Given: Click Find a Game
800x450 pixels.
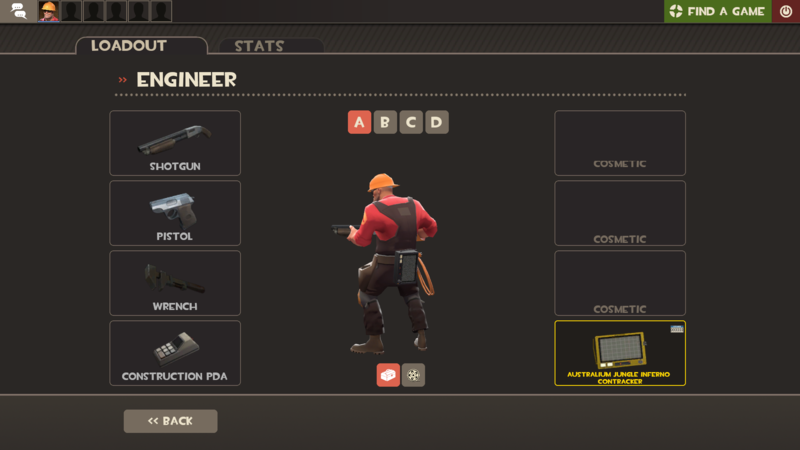Looking at the screenshot, I should (x=717, y=11).
